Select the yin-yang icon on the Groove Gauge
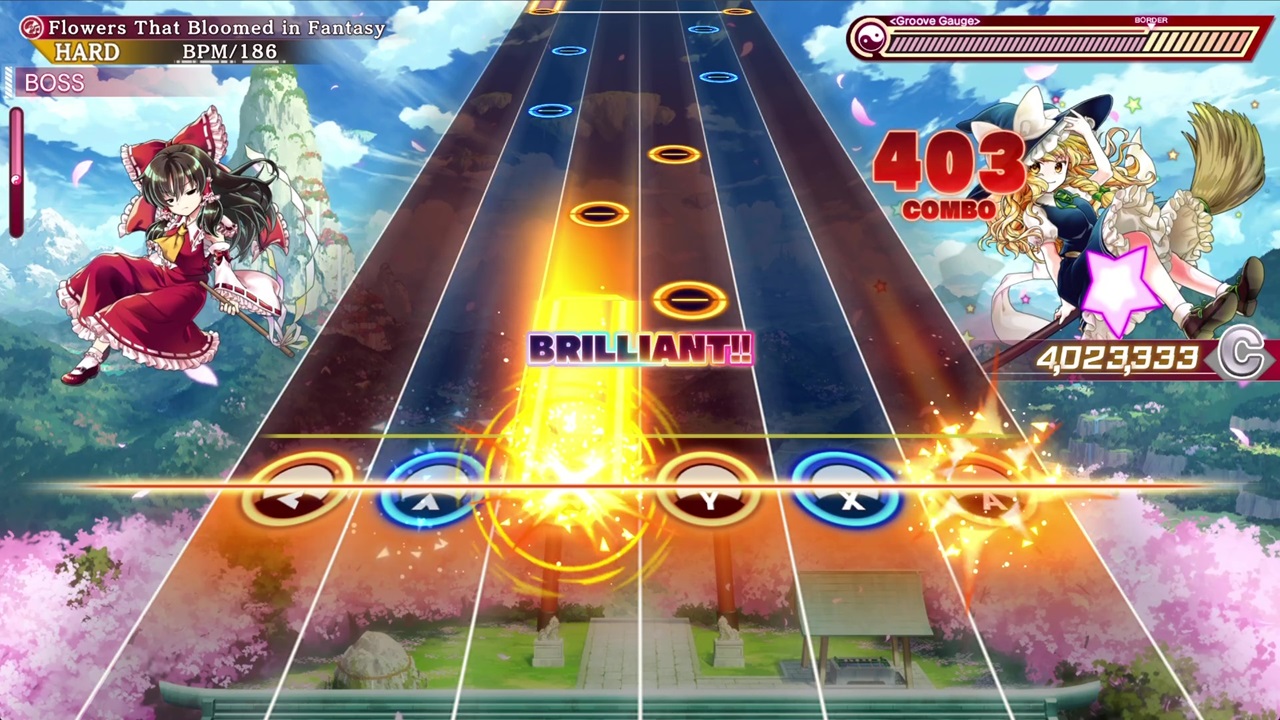 870,40
